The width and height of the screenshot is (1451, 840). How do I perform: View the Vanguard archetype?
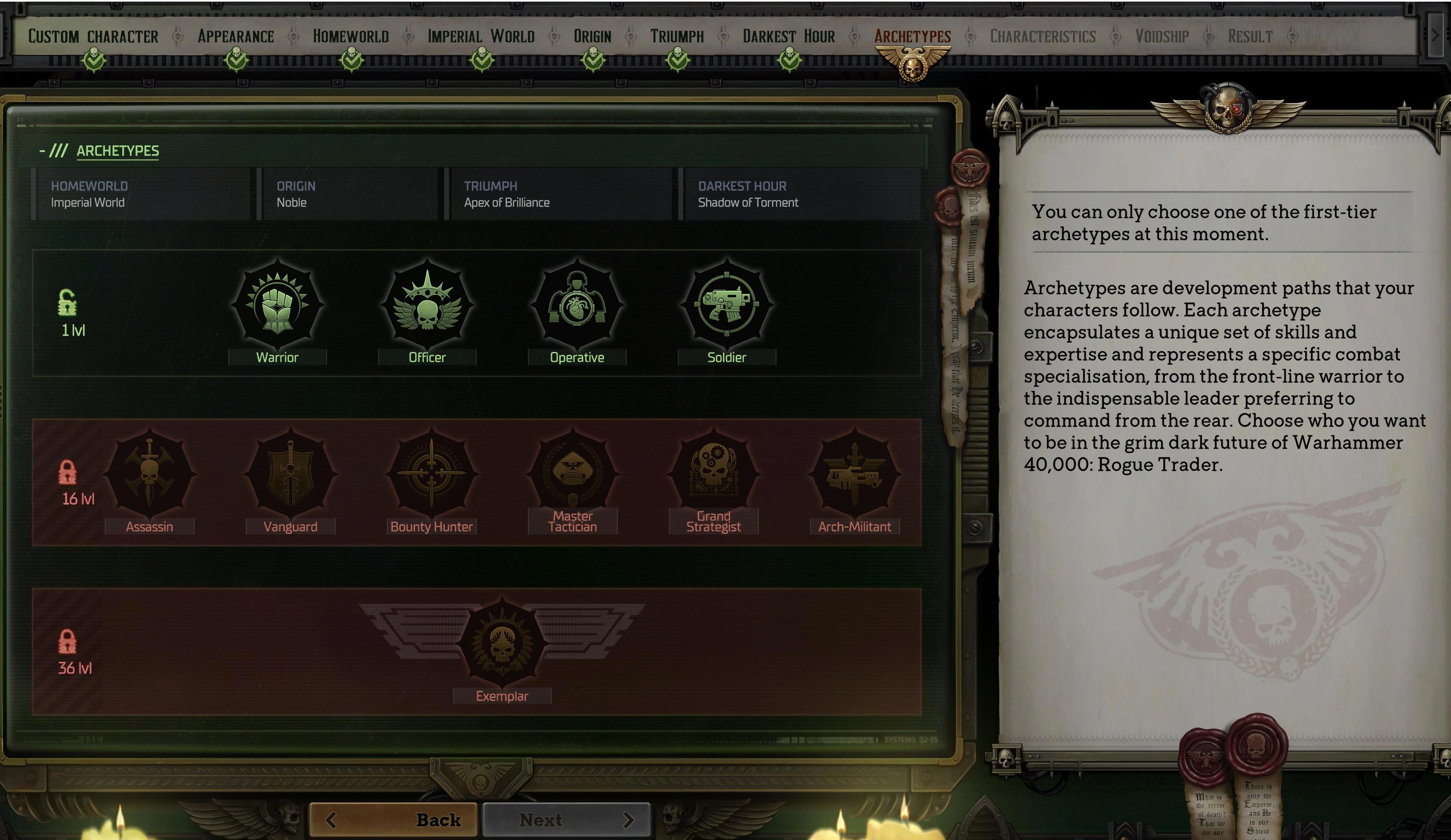[x=290, y=474]
